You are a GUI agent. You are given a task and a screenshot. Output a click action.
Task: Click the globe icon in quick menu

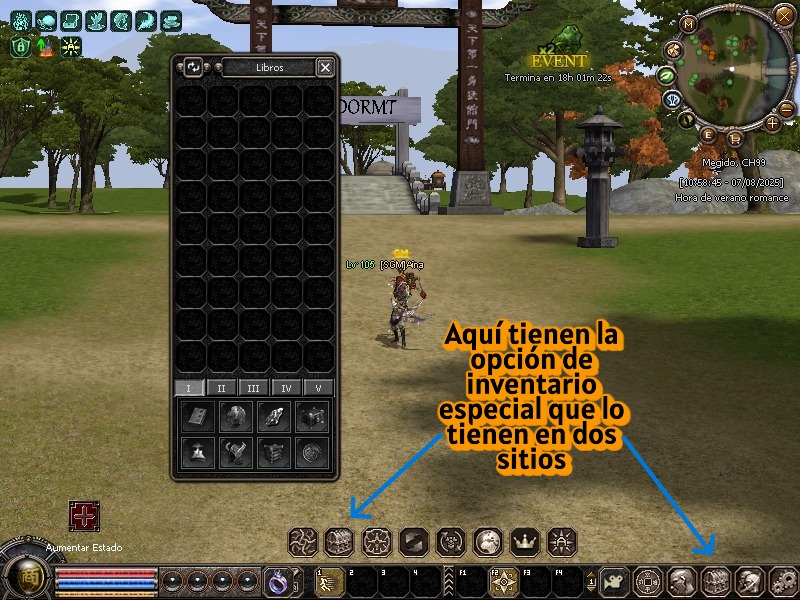487,541
